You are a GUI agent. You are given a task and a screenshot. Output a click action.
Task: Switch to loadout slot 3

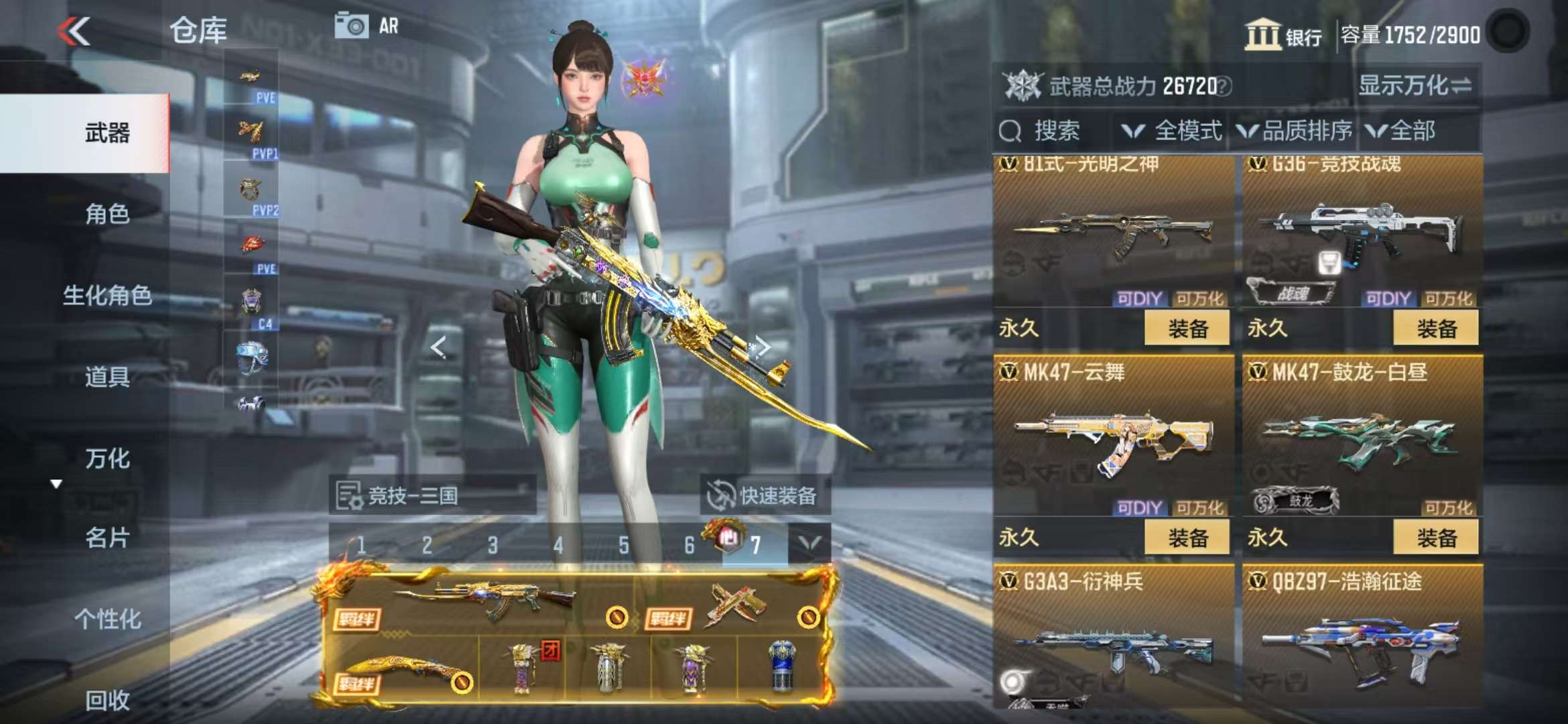point(493,546)
